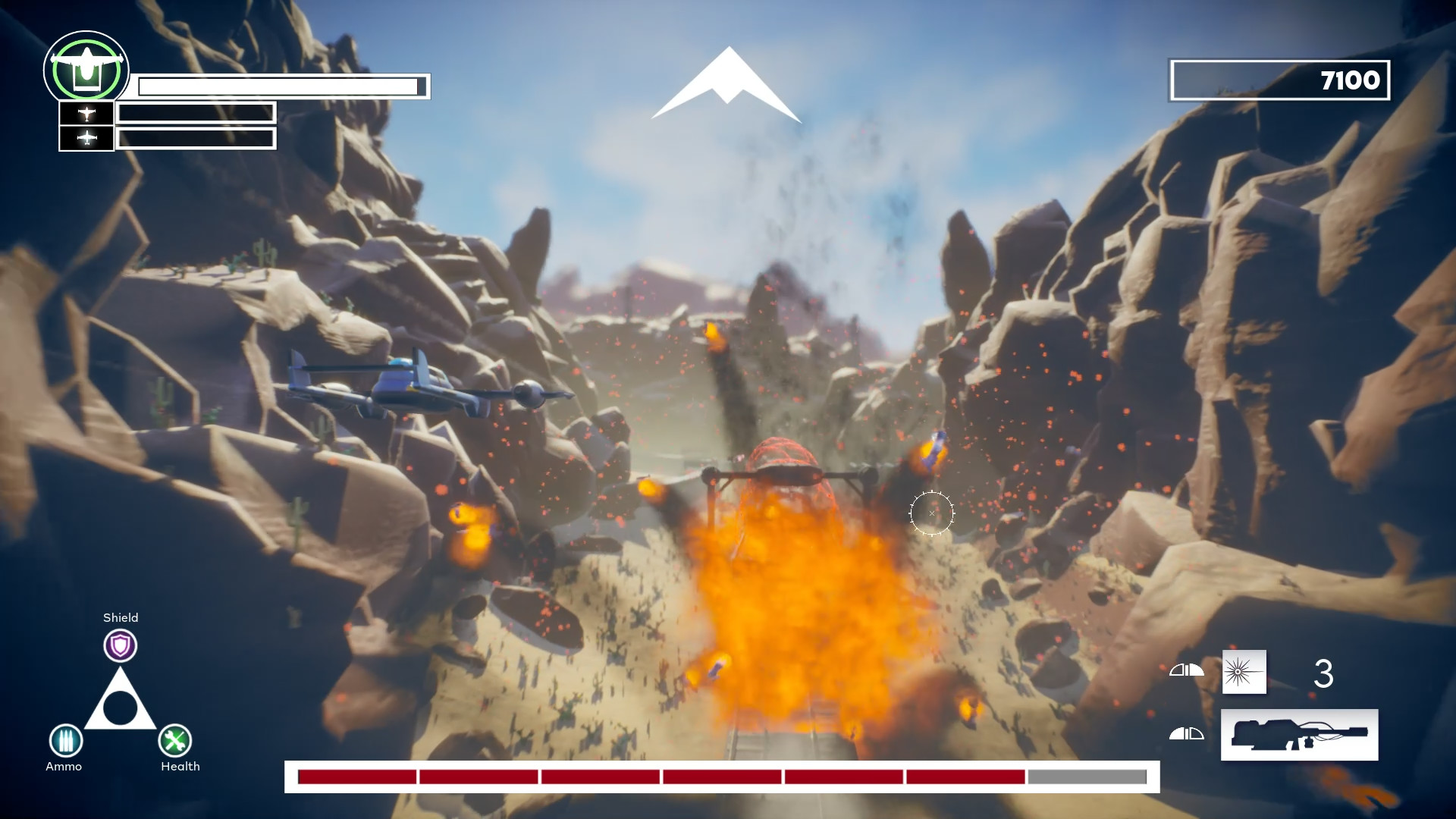Click the second wingman aircraft icon
Screen dimensions: 1456x819
pyautogui.click(x=86, y=139)
